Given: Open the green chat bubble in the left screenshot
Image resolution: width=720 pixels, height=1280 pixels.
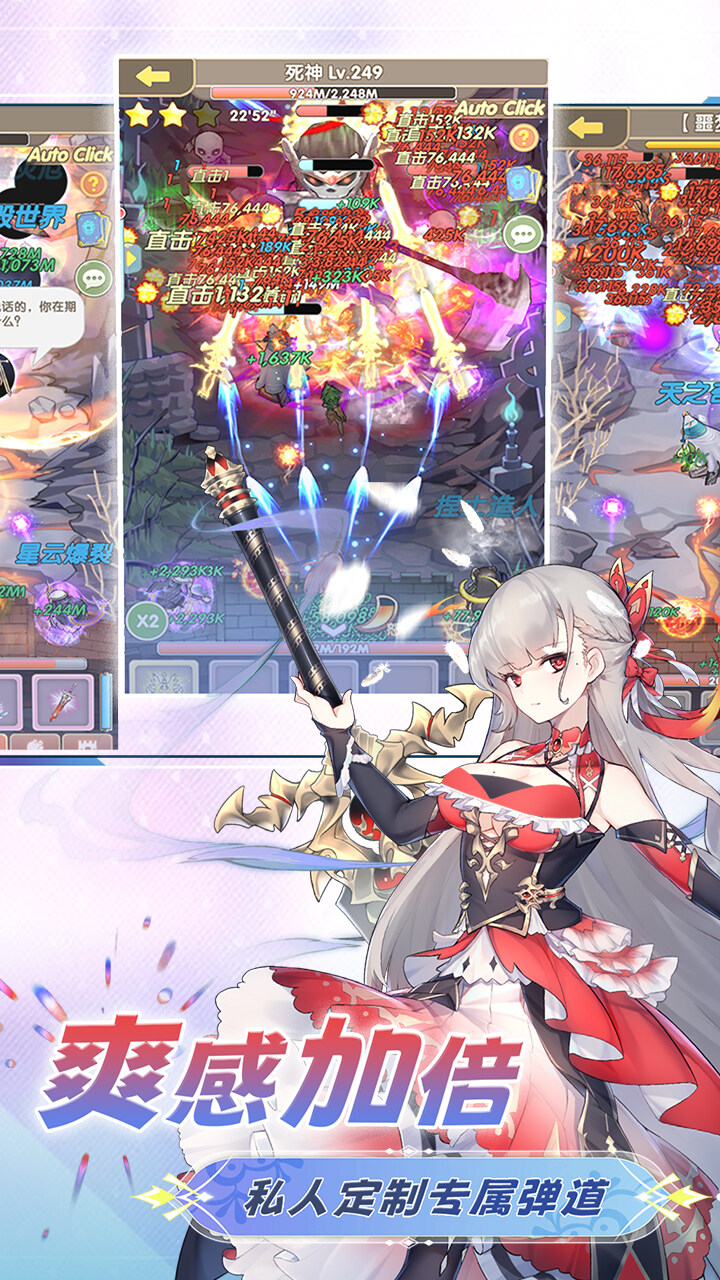Looking at the screenshot, I should click(x=94, y=278).
